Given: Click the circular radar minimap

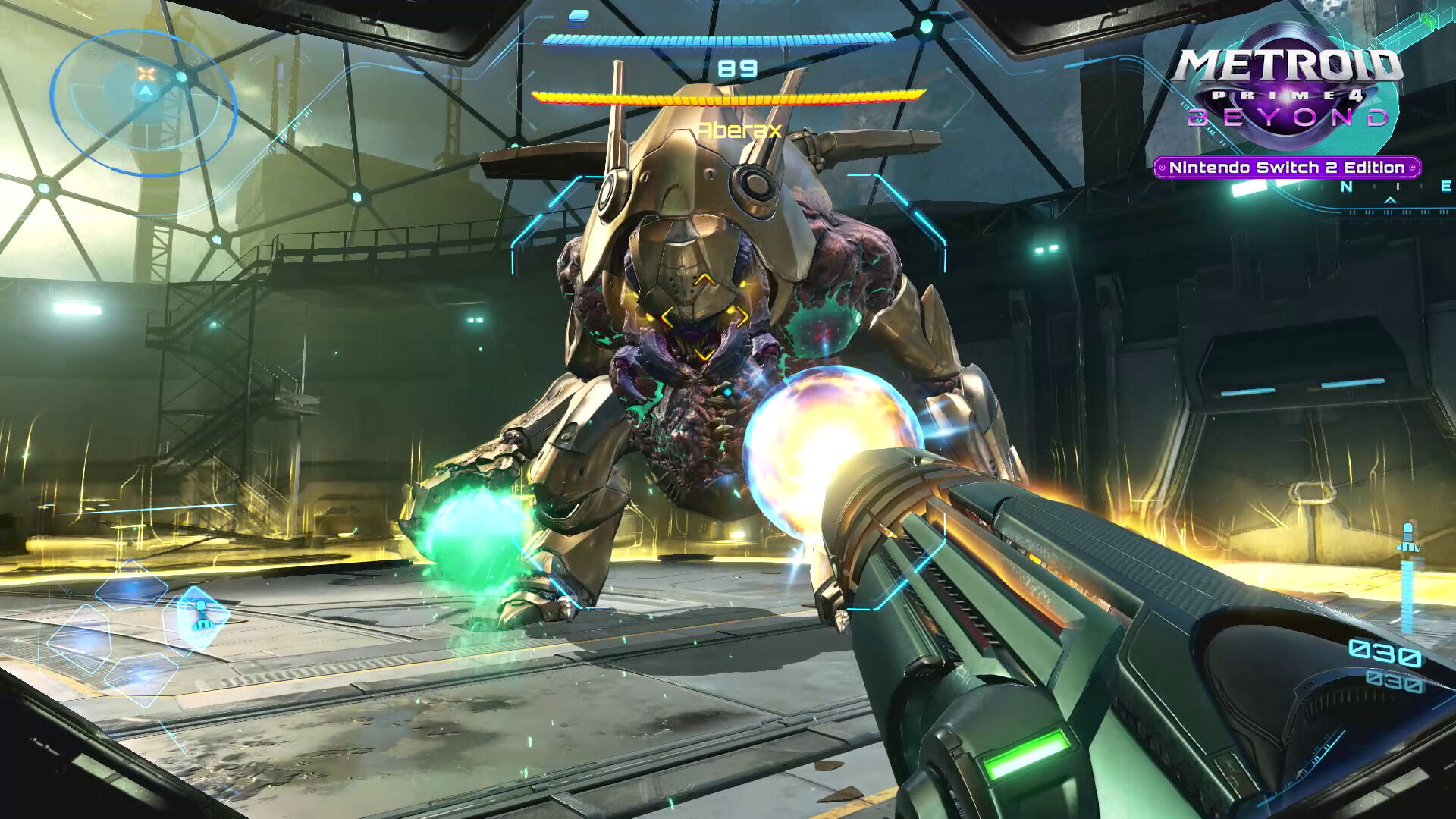Looking at the screenshot, I should coord(143,102).
